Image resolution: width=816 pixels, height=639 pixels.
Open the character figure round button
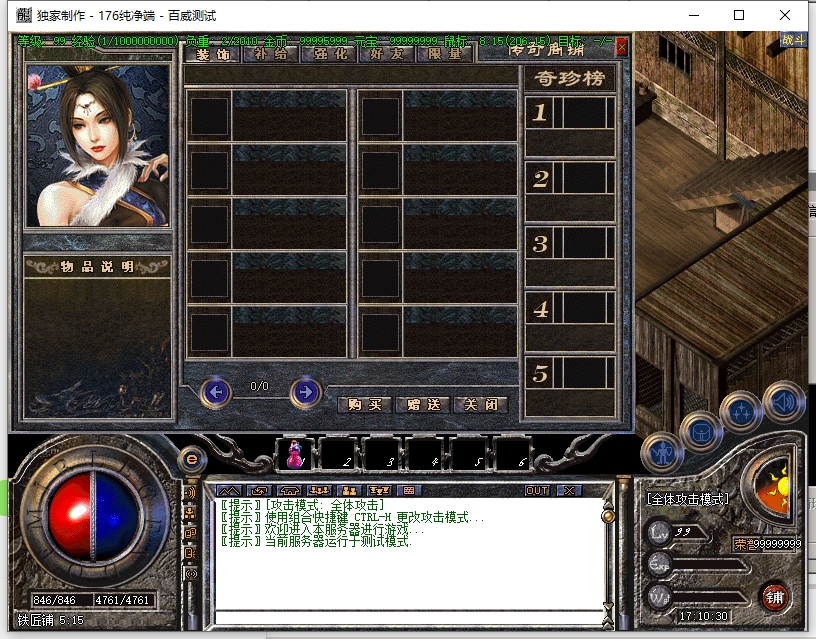click(x=661, y=453)
